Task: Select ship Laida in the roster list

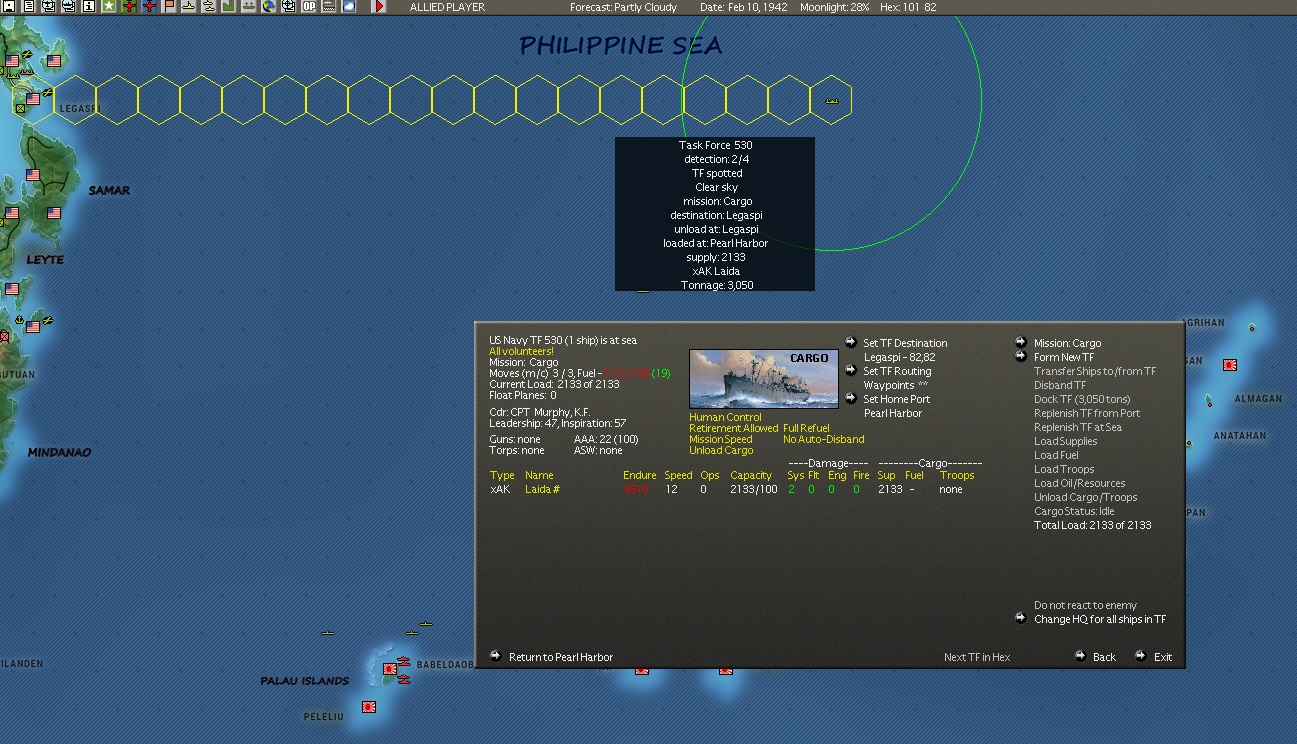Action: click(539, 489)
